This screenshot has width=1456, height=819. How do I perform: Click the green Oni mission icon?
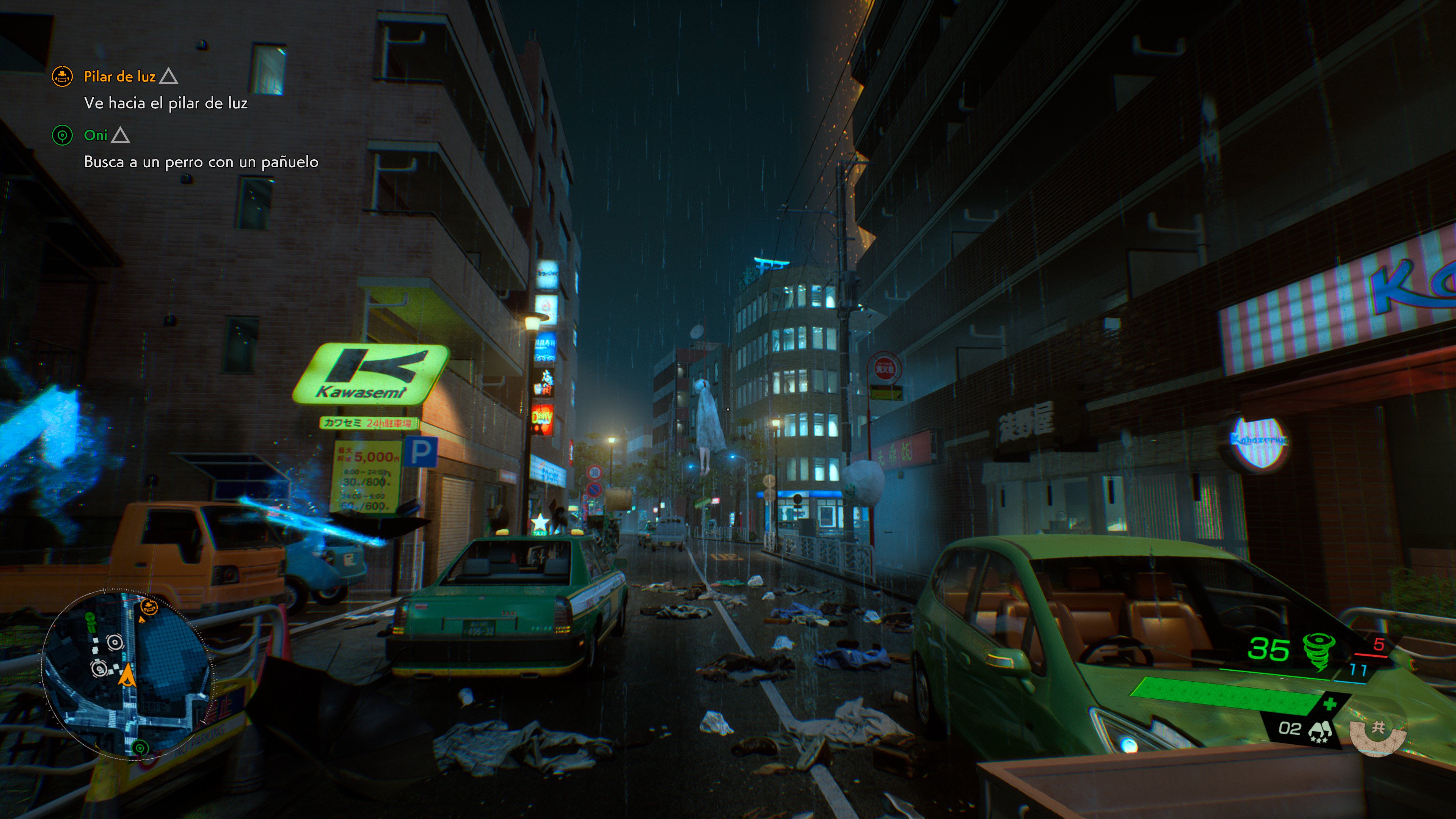tap(63, 136)
